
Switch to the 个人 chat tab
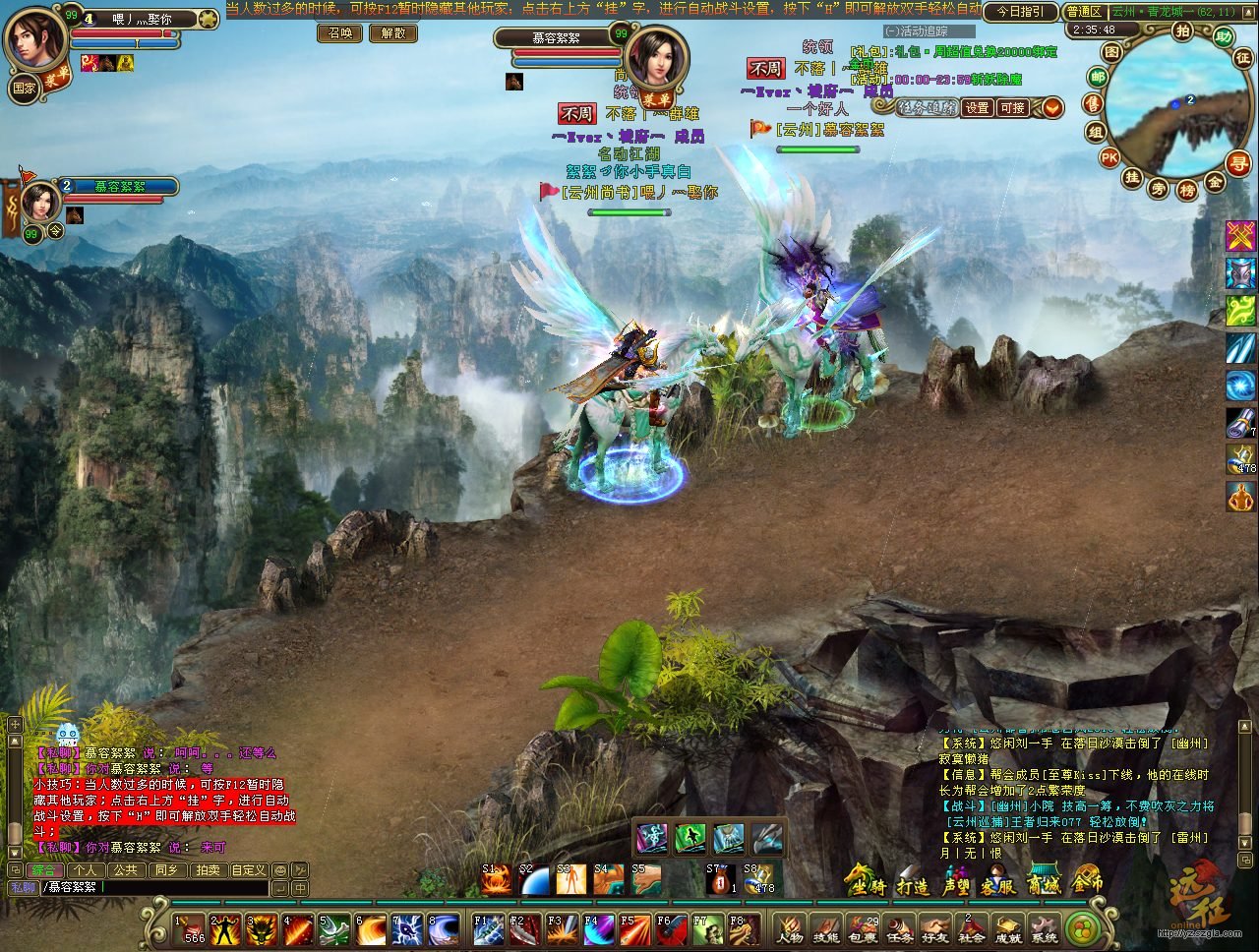[86, 870]
